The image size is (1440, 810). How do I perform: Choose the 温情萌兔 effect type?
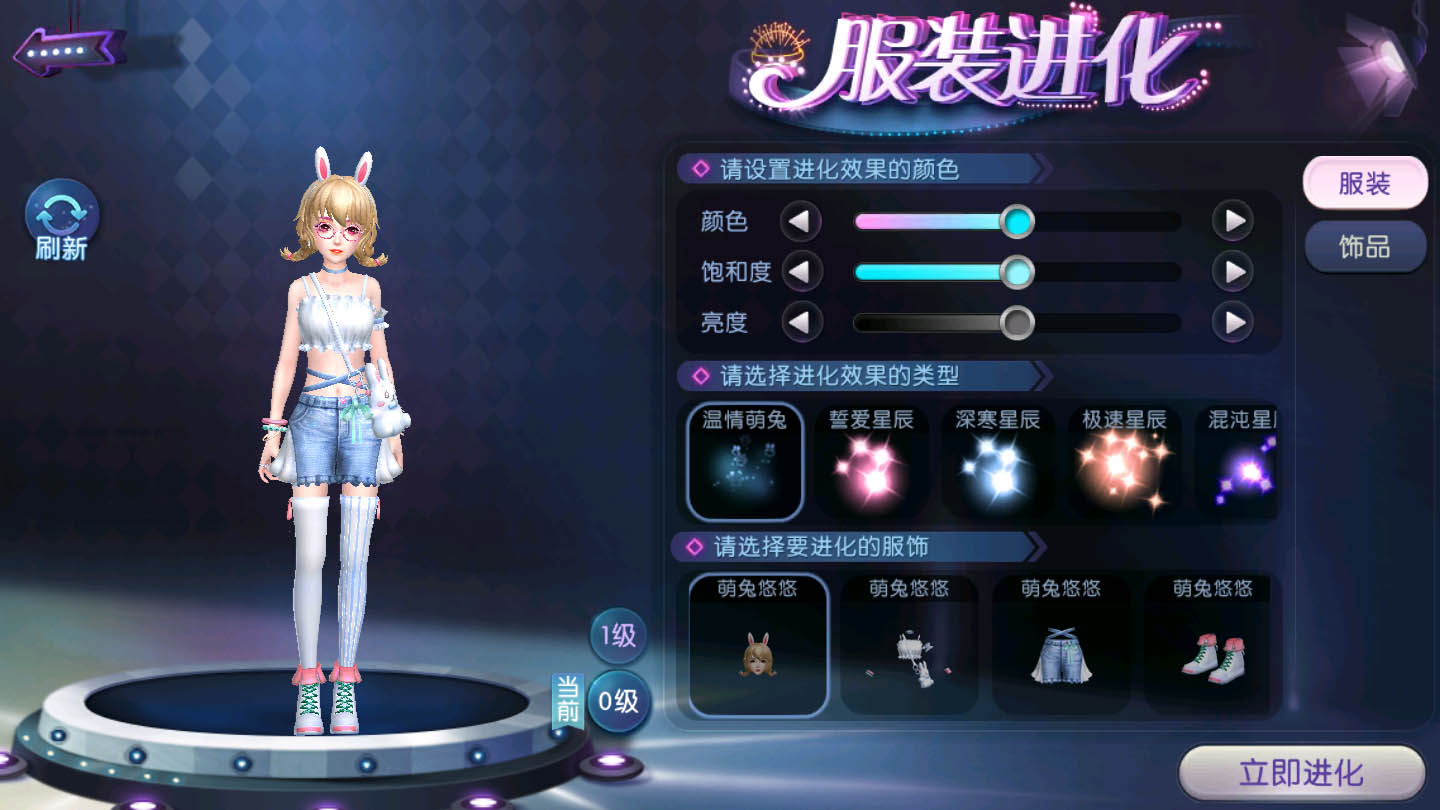pos(745,462)
